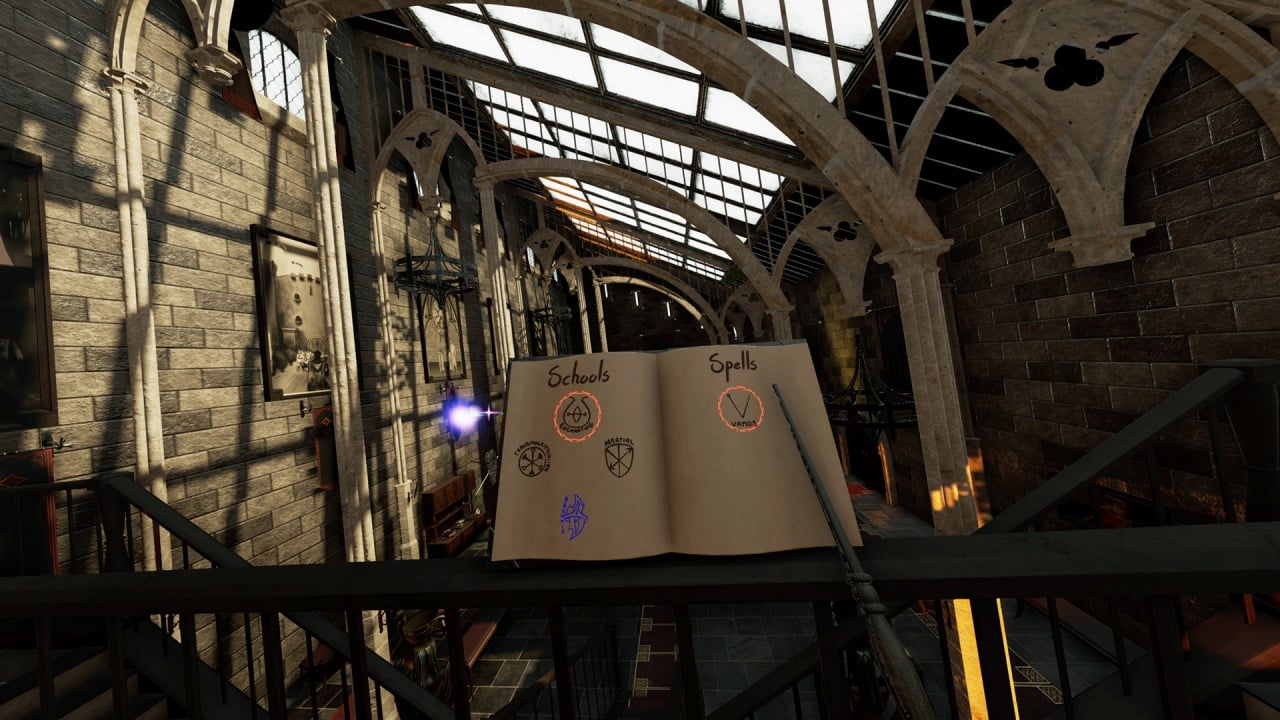The width and height of the screenshot is (1280, 720).
Task: Select the Enchanting school symbol
Action: (577, 414)
